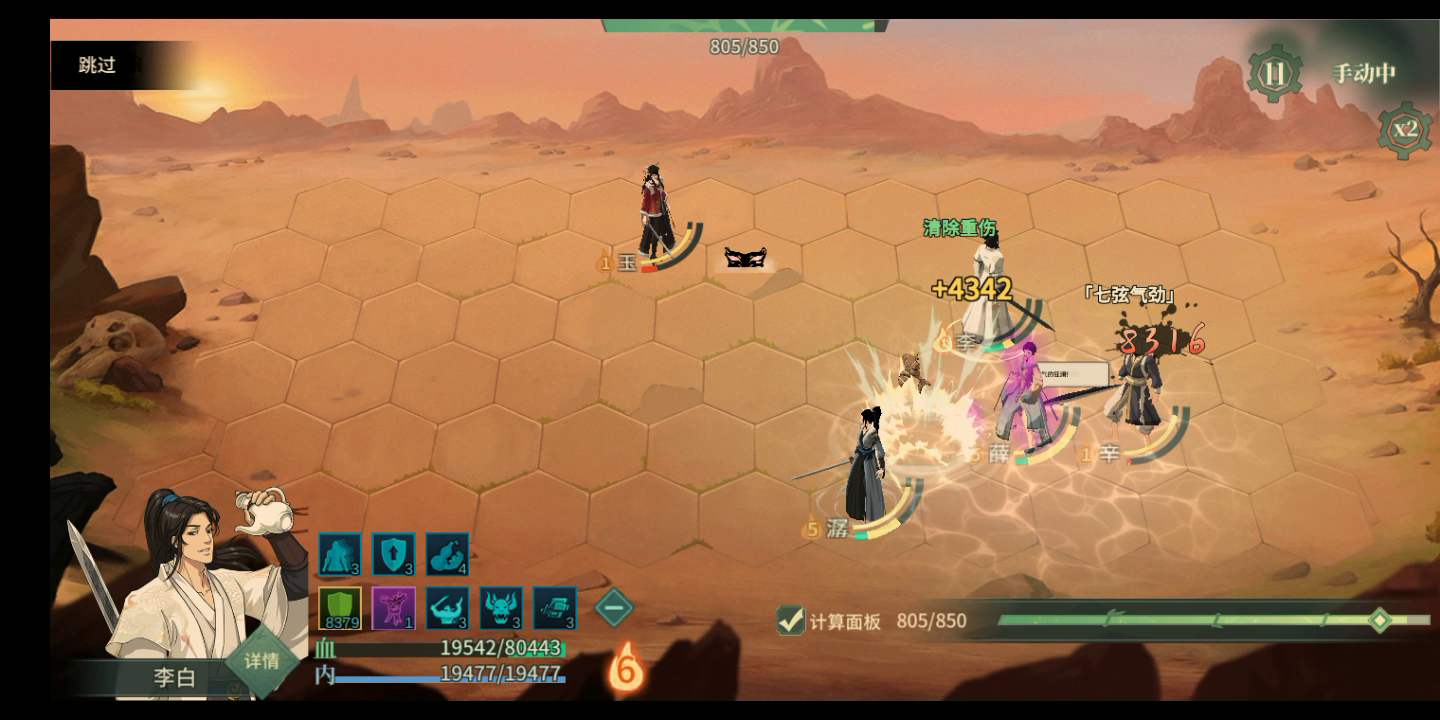This screenshot has height=720, width=1440.
Task: Select the green shield 8379 status icon
Action: (x=340, y=608)
